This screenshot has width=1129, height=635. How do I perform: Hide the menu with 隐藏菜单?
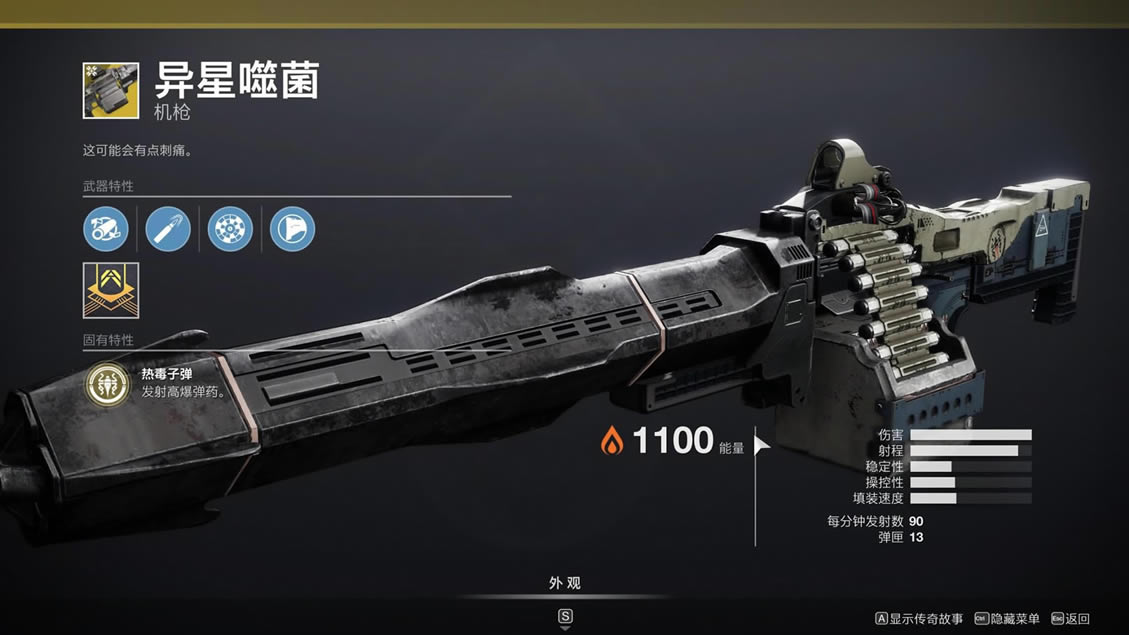click(1007, 619)
